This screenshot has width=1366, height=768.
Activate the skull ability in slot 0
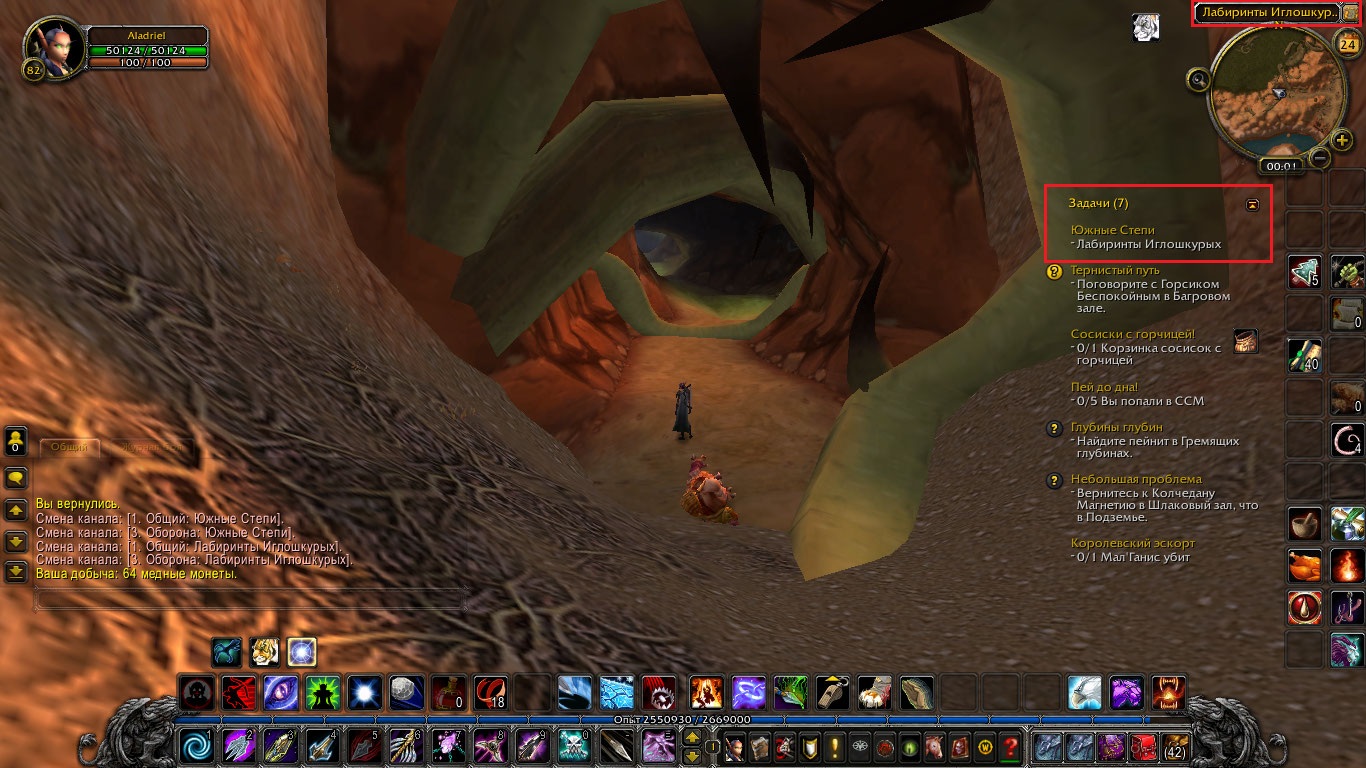click(x=574, y=746)
